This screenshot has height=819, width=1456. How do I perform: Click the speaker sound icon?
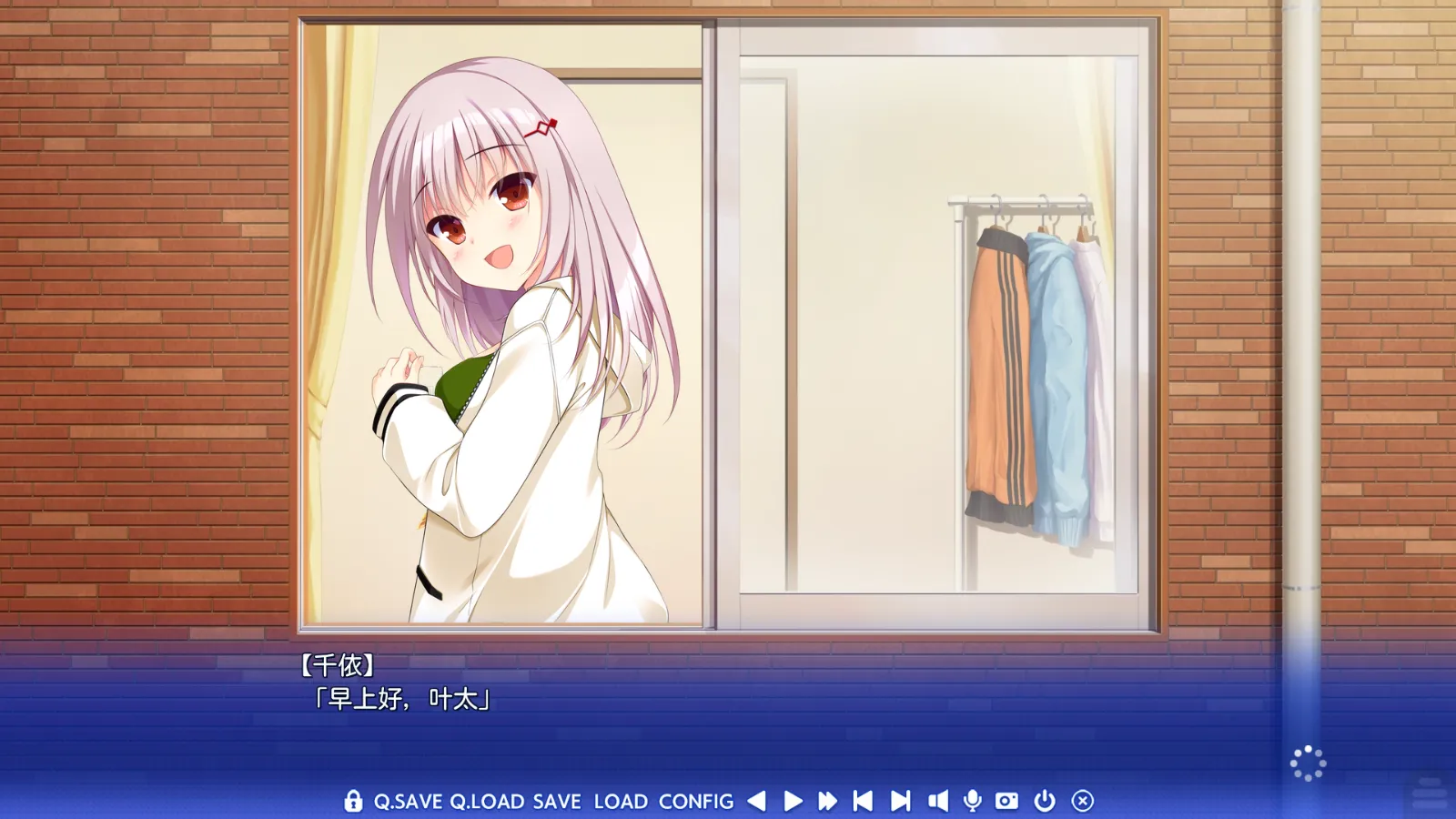pyautogui.click(x=937, y=801)
